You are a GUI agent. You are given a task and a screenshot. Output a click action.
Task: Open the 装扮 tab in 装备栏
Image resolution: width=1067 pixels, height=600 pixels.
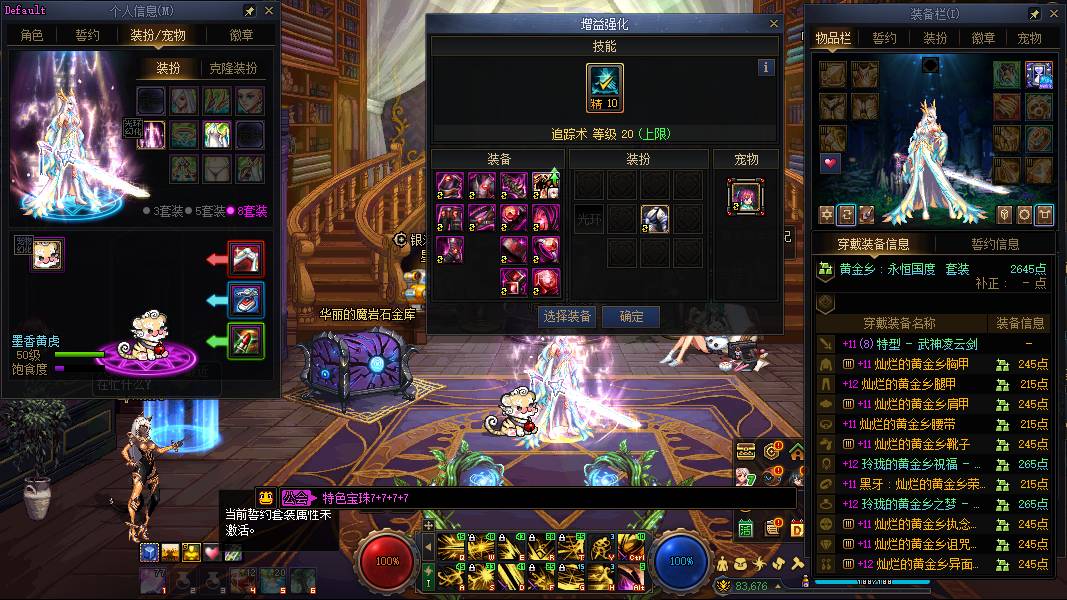pos(935,39)
